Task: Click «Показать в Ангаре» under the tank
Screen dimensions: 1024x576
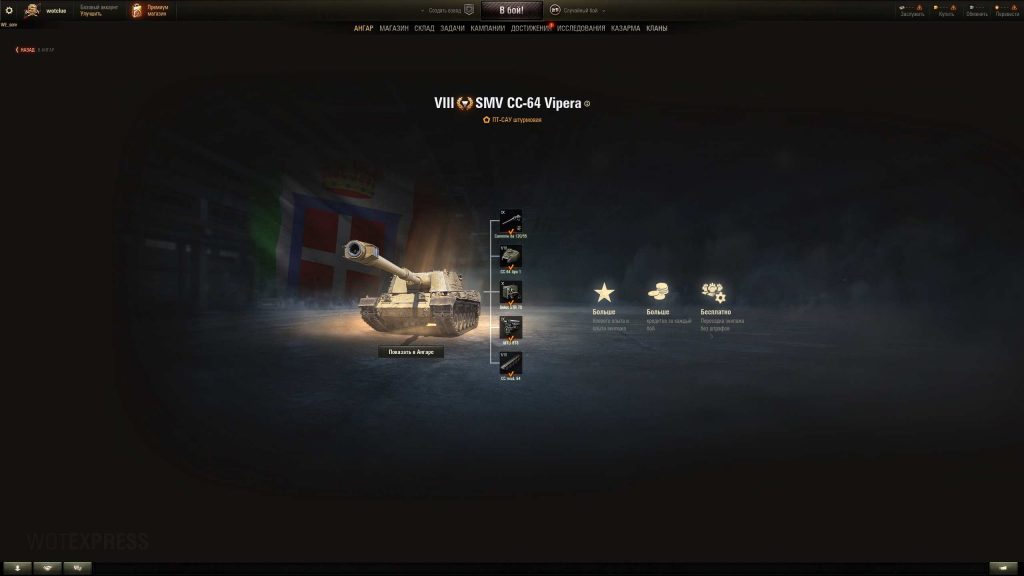Action: click(x=410, y=352)
